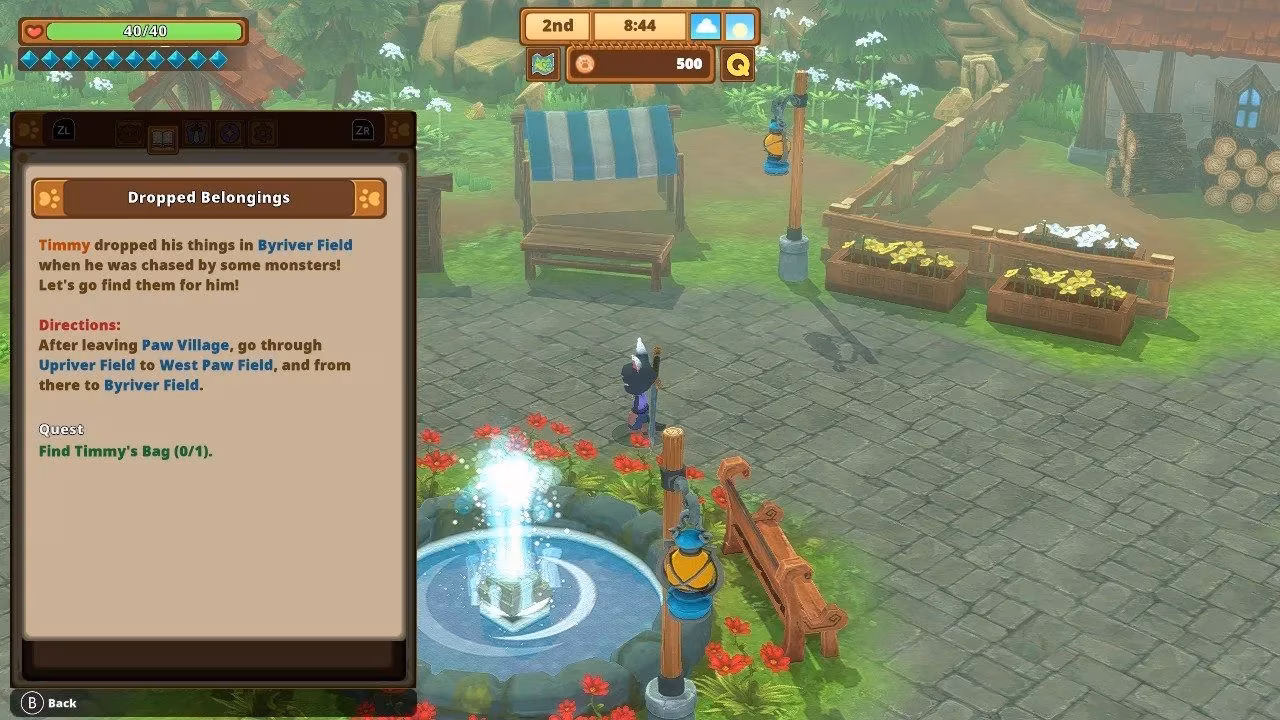Show the previous quest with left paw button
The height and width of the screenshot is (720, 1280).
(x=50, y=198)
